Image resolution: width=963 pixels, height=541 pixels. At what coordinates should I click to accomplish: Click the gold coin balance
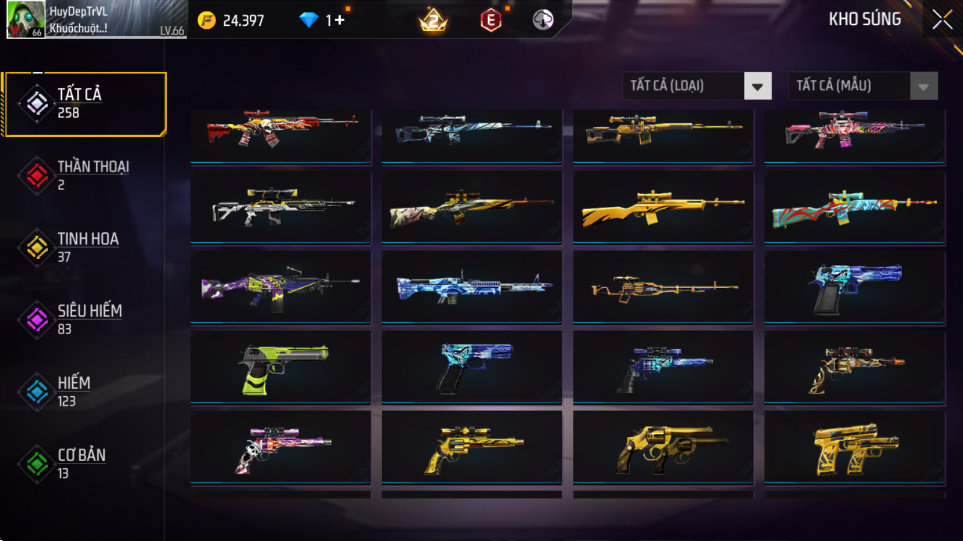point(232,20)
